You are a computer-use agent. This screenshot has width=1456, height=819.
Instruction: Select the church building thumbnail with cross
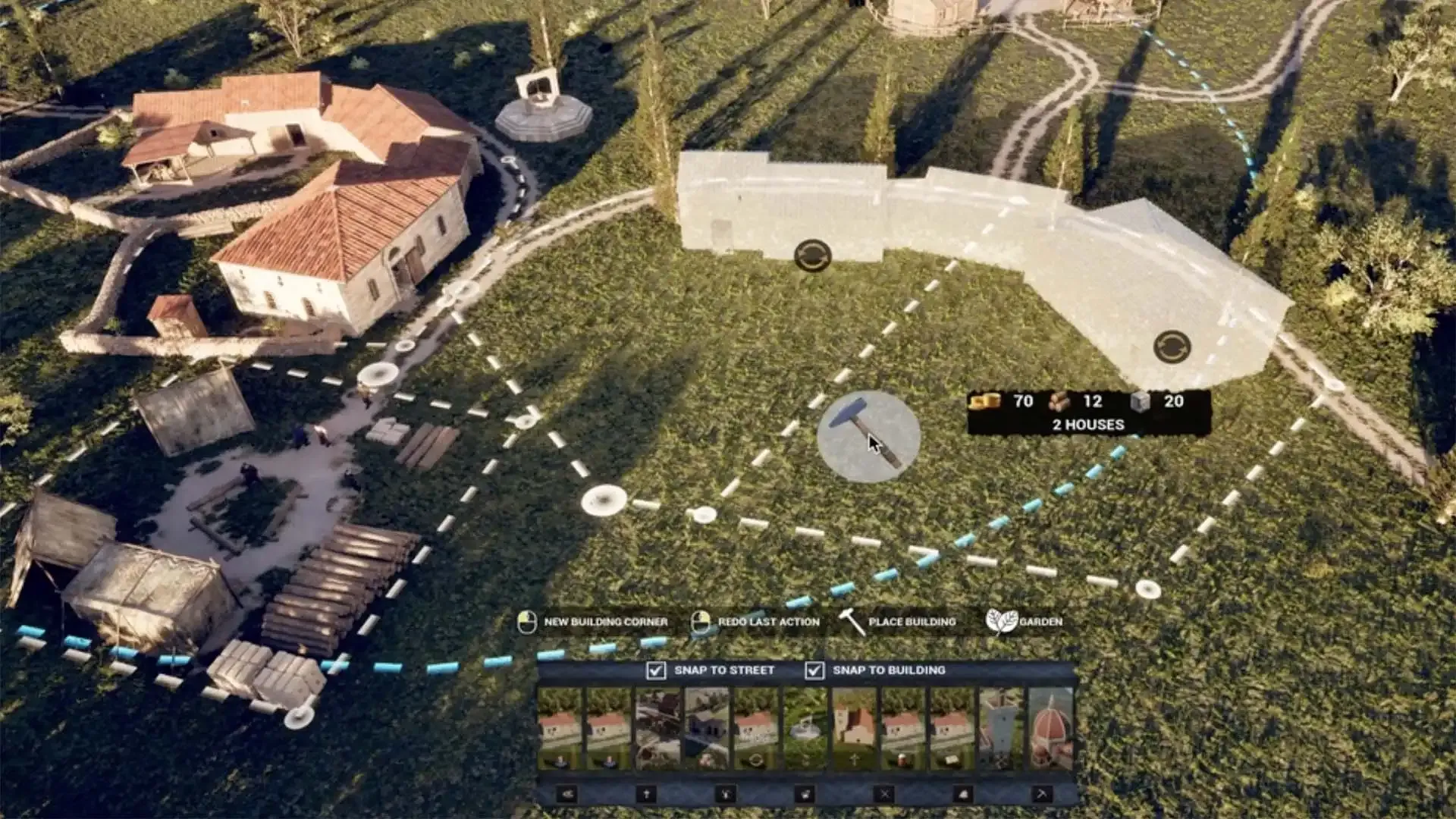point(854,729)
